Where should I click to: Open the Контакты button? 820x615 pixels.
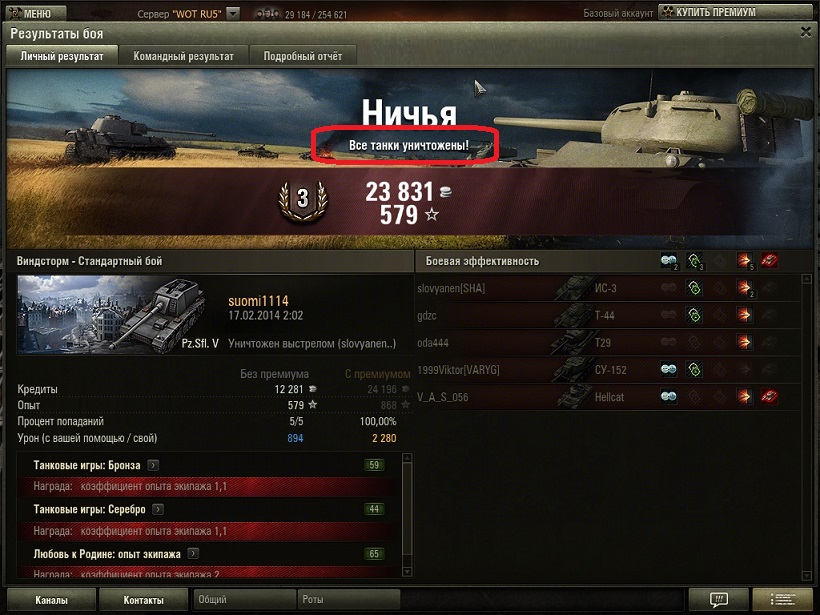pyautogui.click(x=143, y=600)
